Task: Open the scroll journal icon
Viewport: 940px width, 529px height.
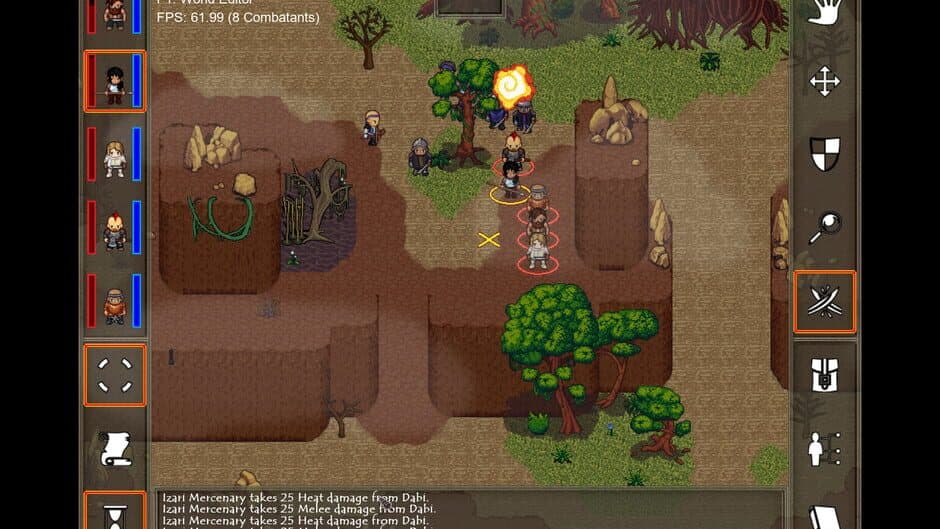Action: click(115, 449)
